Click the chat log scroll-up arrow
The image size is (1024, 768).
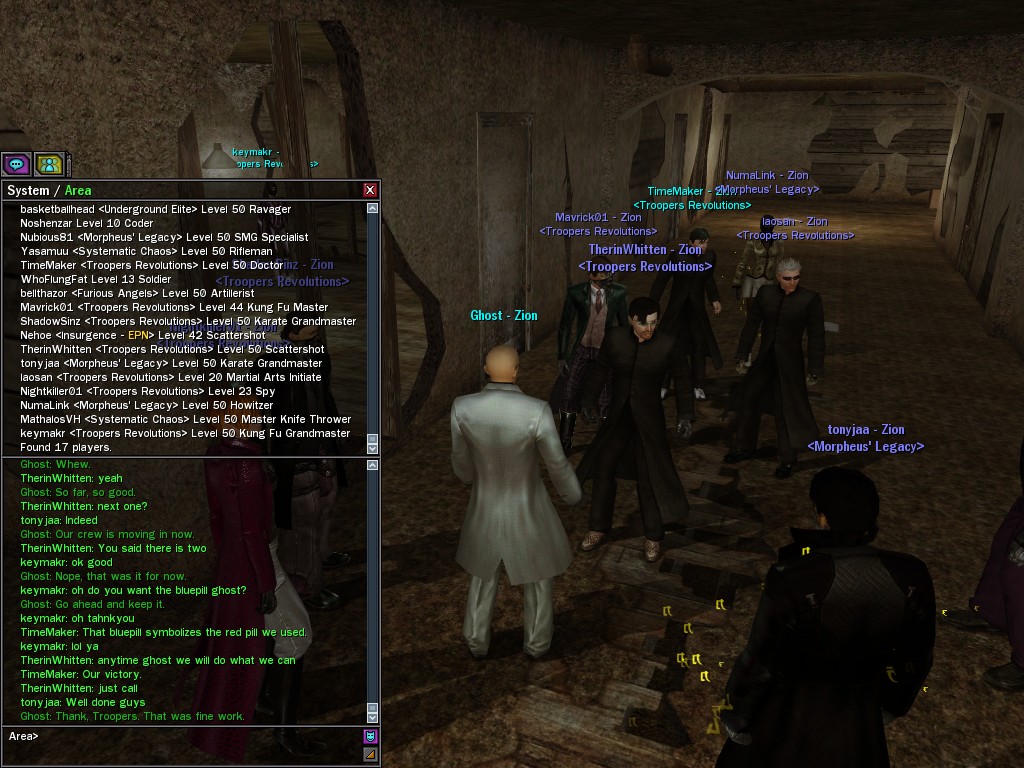373,466
